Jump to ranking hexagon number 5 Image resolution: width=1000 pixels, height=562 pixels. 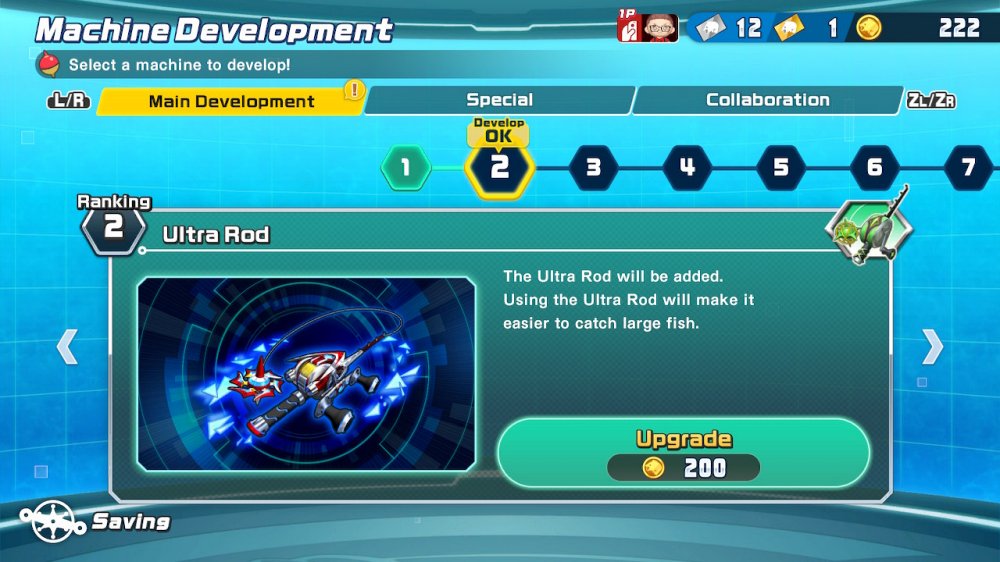[x=781, y=167]
